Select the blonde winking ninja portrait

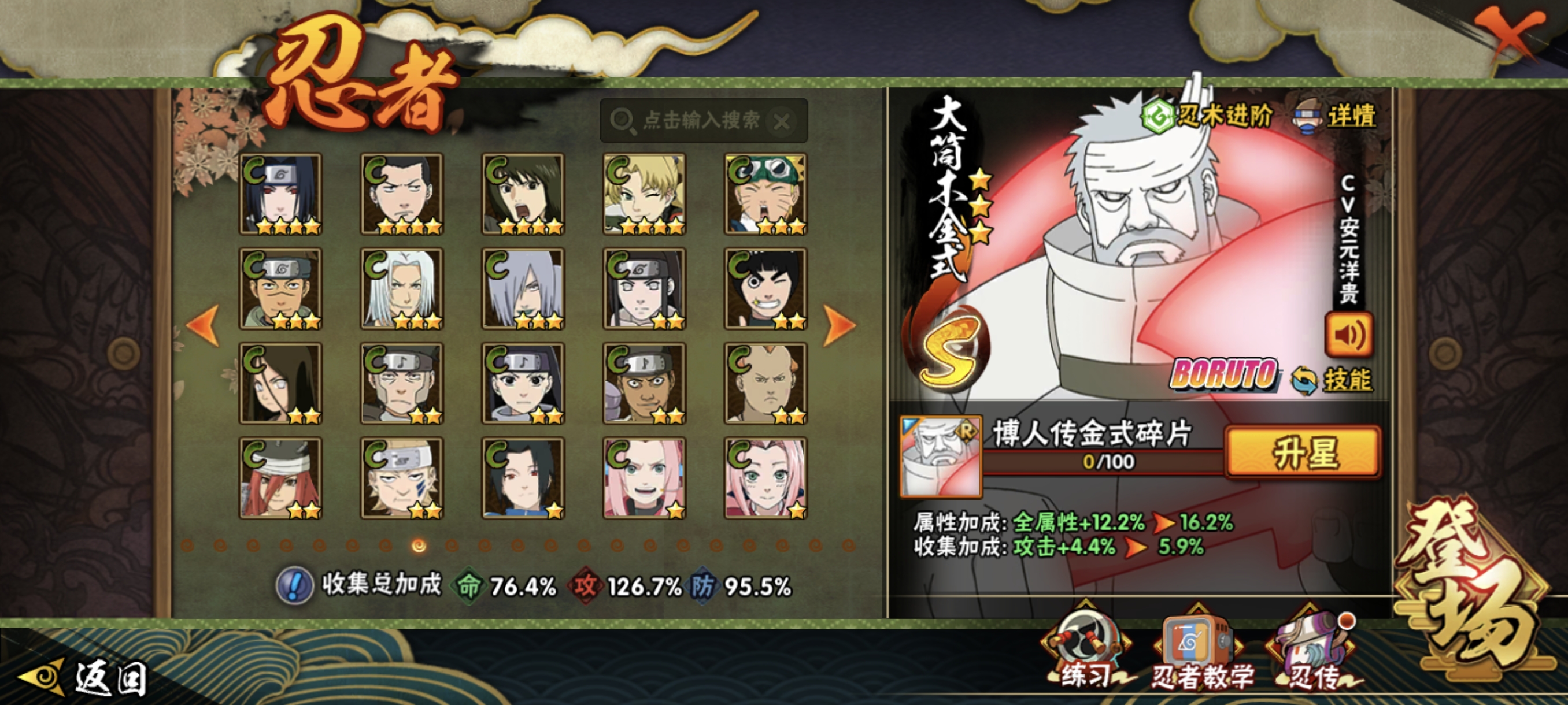tap(644, 194)
